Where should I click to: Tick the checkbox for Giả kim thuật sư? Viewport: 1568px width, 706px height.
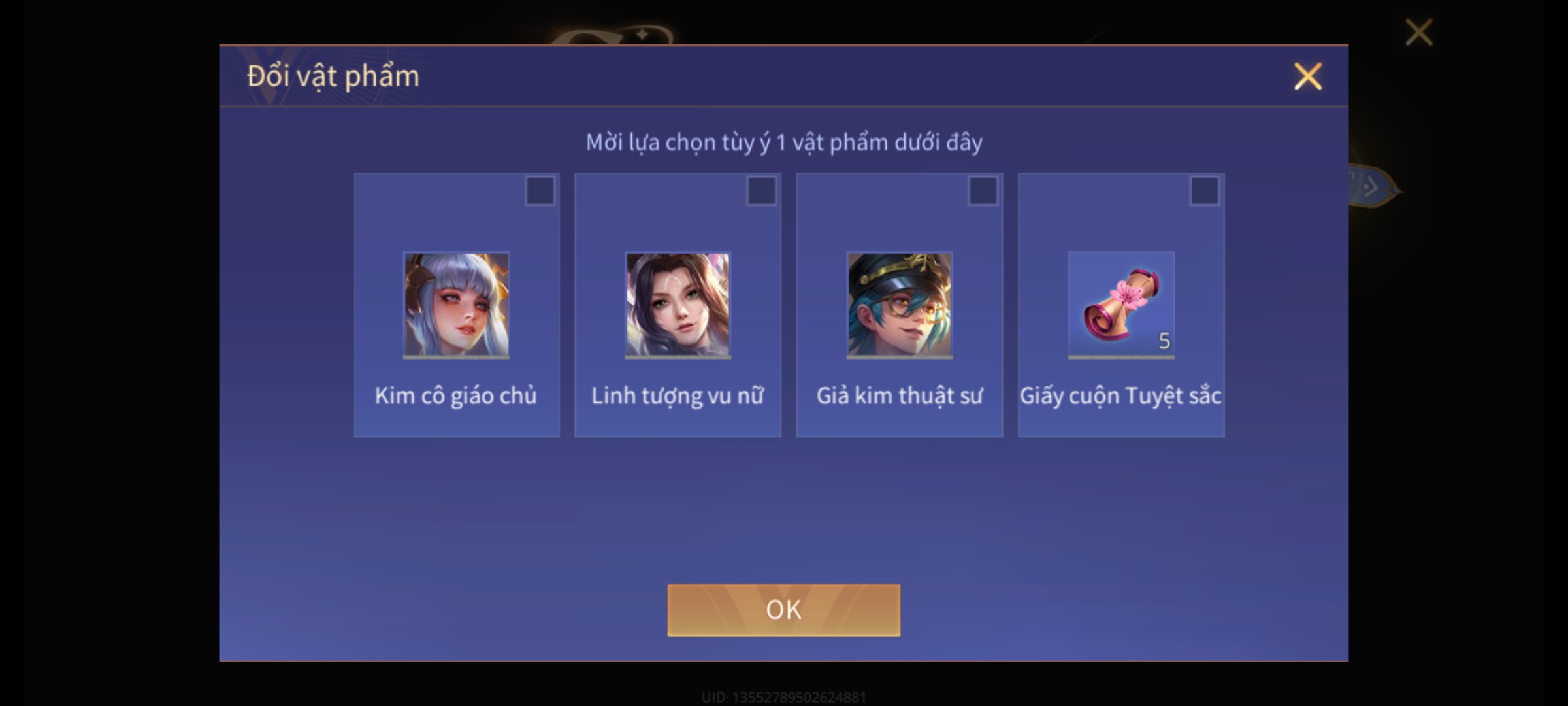point(983,191)
